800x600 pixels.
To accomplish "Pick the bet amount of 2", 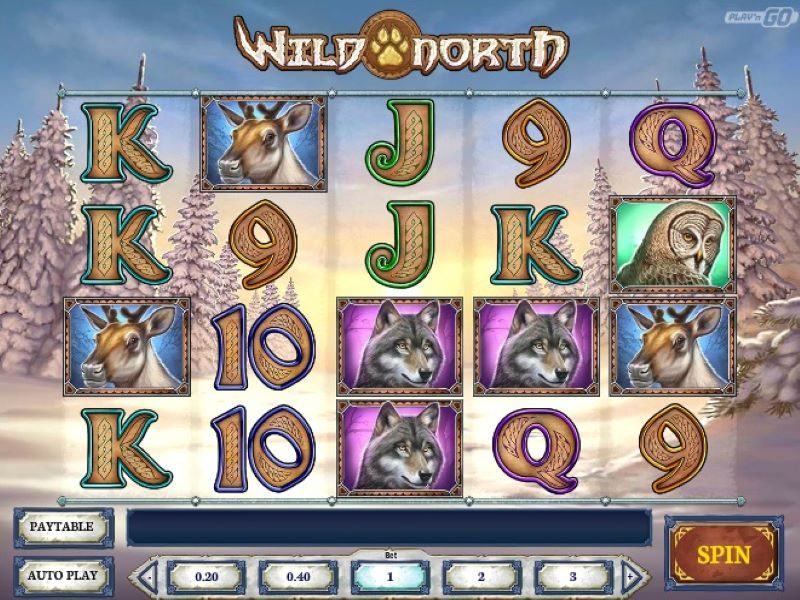I will [x=482, y=577].
